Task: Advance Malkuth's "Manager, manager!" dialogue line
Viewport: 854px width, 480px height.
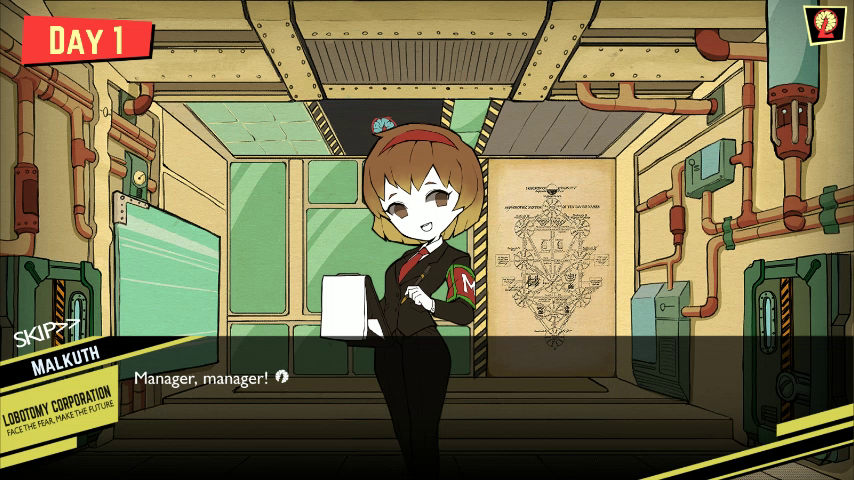Action: tap(282, 377)
